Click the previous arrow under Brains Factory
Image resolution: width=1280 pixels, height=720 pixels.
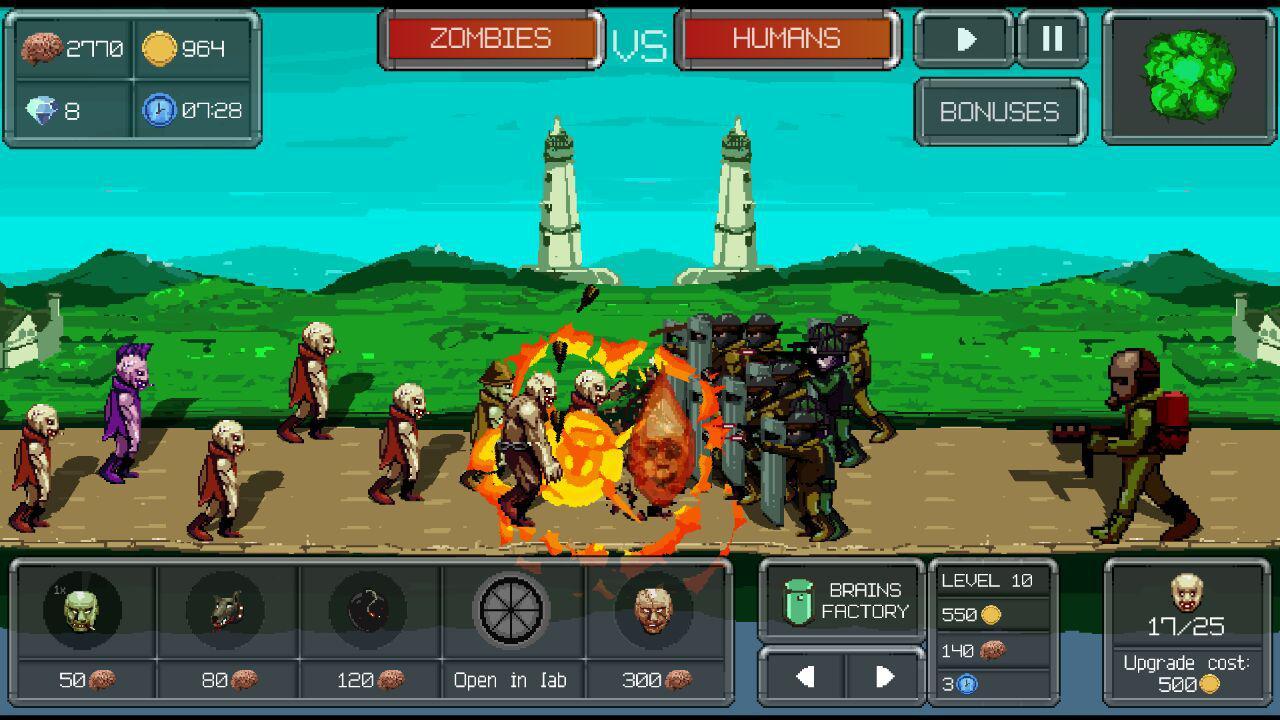pos(808,675)
